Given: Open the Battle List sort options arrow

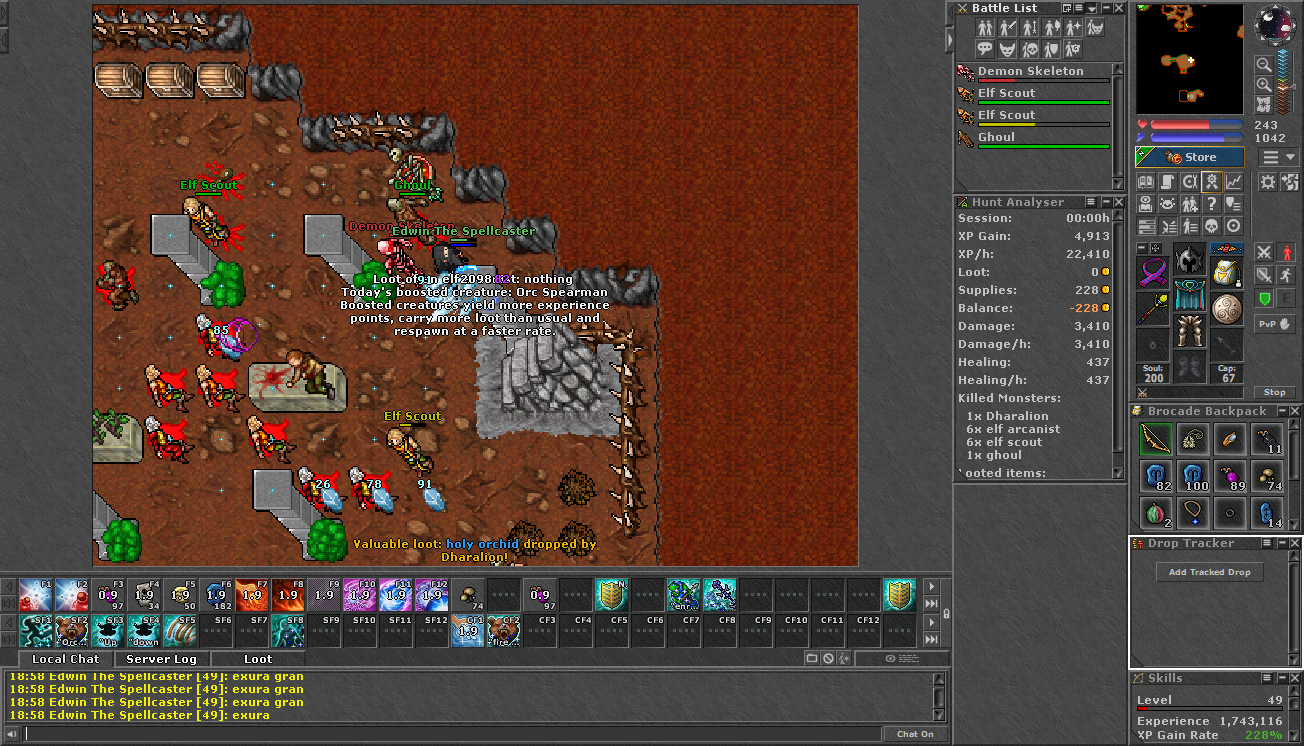Looking at the screenshot, I should tap(1092, 9).
